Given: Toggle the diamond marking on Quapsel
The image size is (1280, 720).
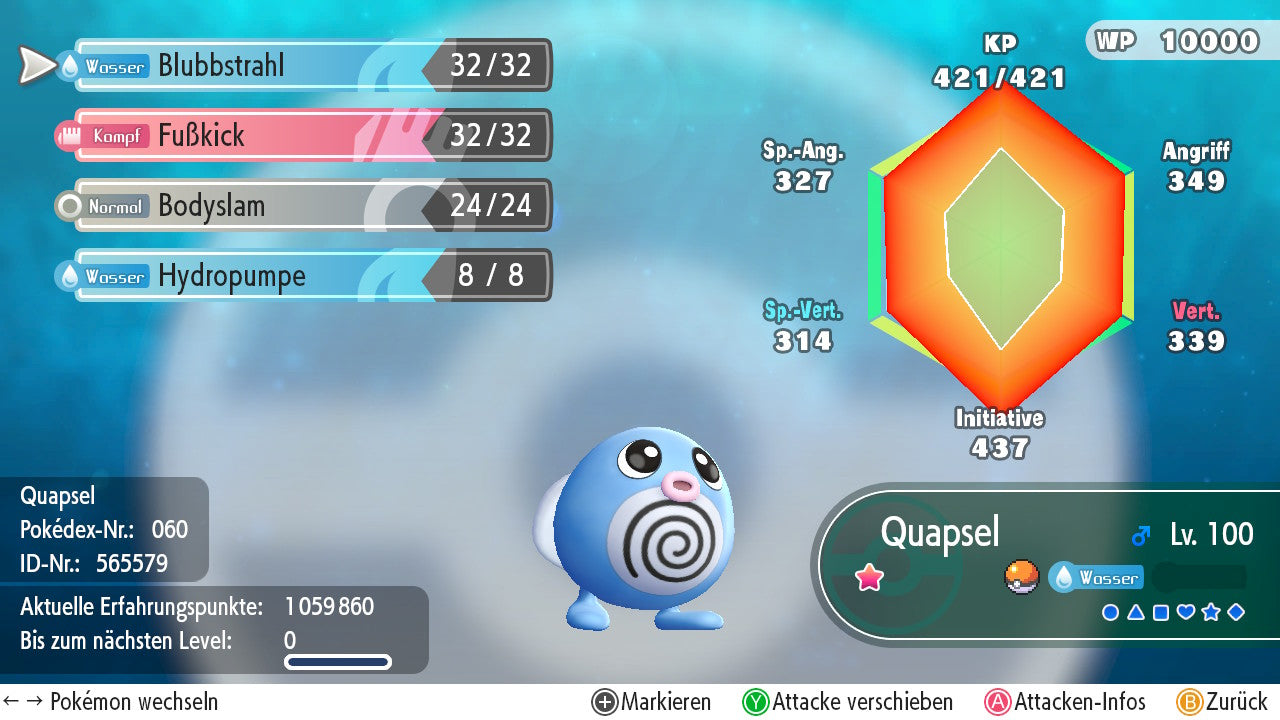Looking at the screenshot, I should [x=1236, y=611].
